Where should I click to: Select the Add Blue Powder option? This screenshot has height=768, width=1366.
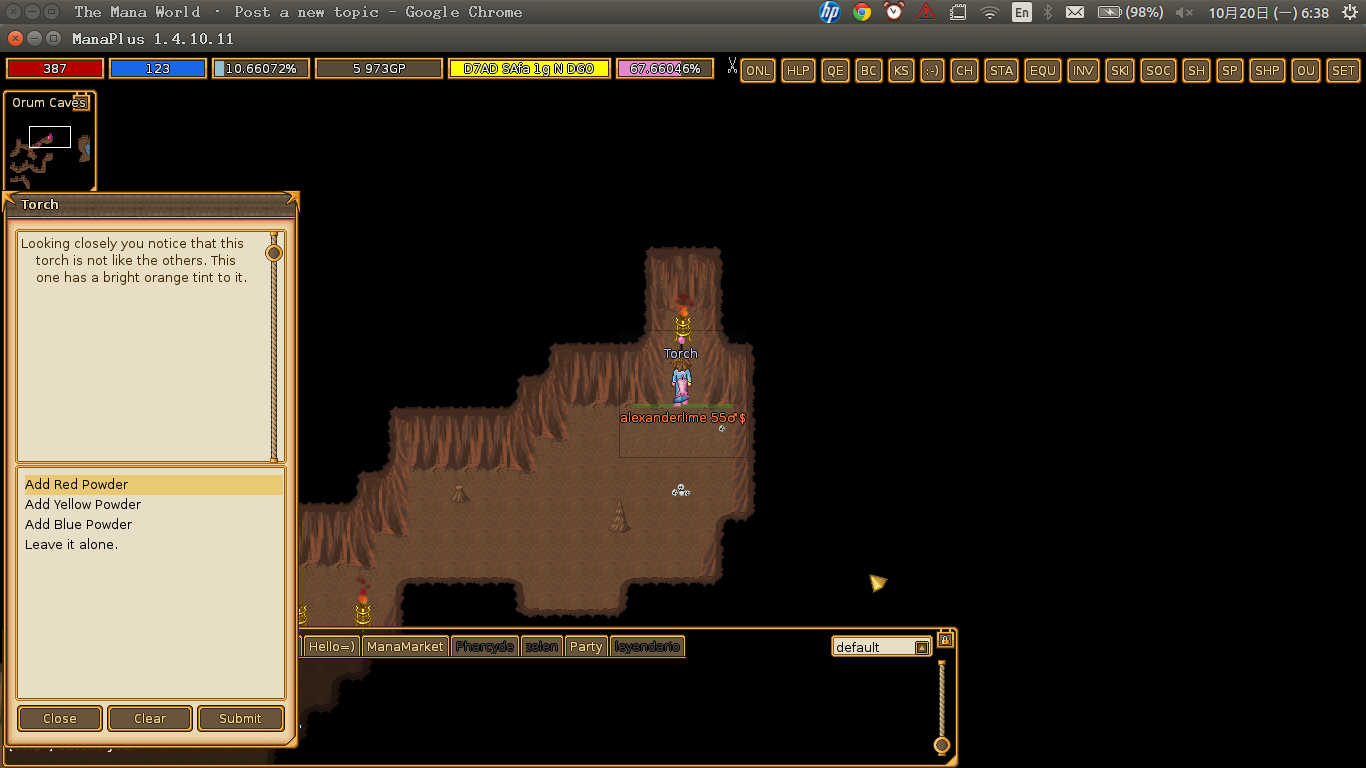click(x=78, y=524)
